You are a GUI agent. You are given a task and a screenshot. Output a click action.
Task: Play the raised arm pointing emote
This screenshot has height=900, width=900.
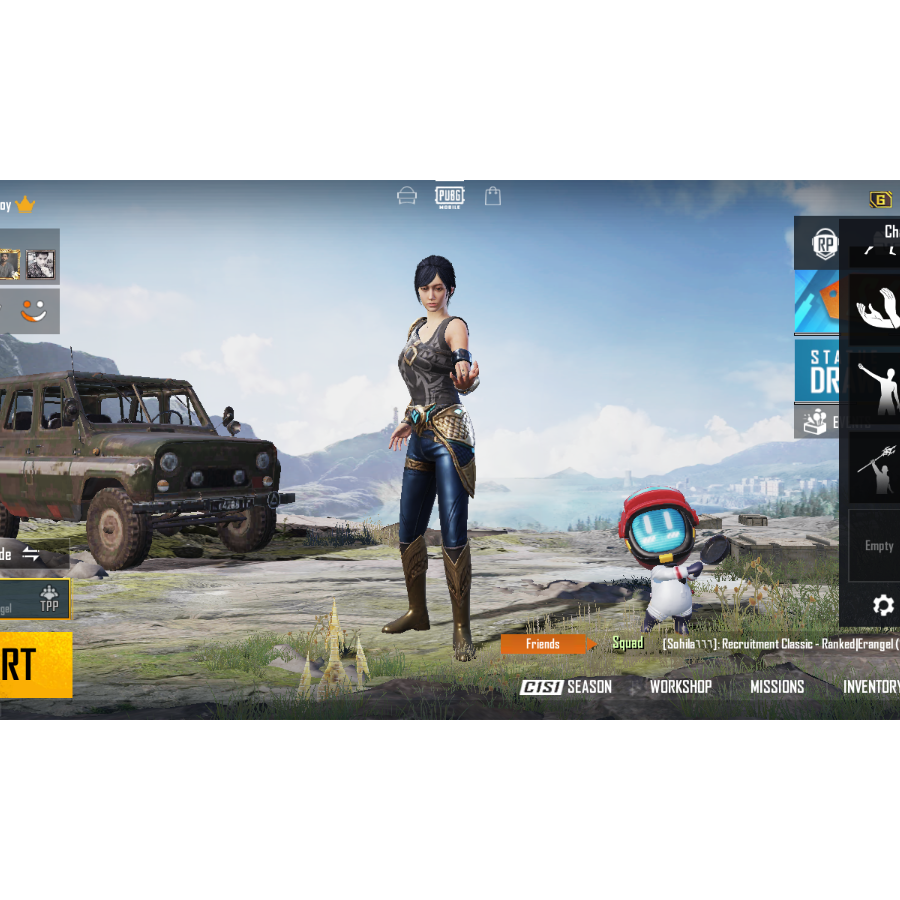875,388
